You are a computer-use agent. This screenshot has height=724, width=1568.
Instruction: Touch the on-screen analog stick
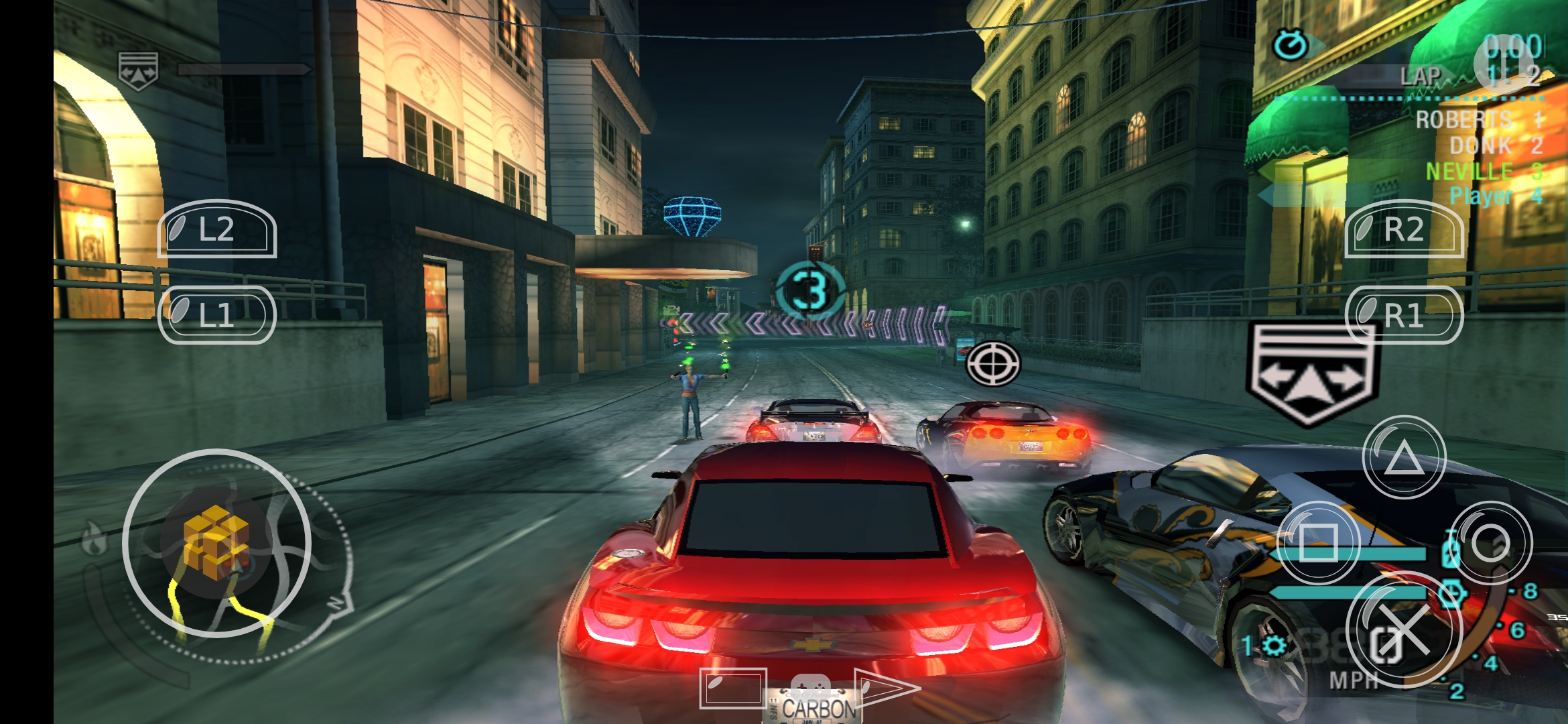(216, 543)
